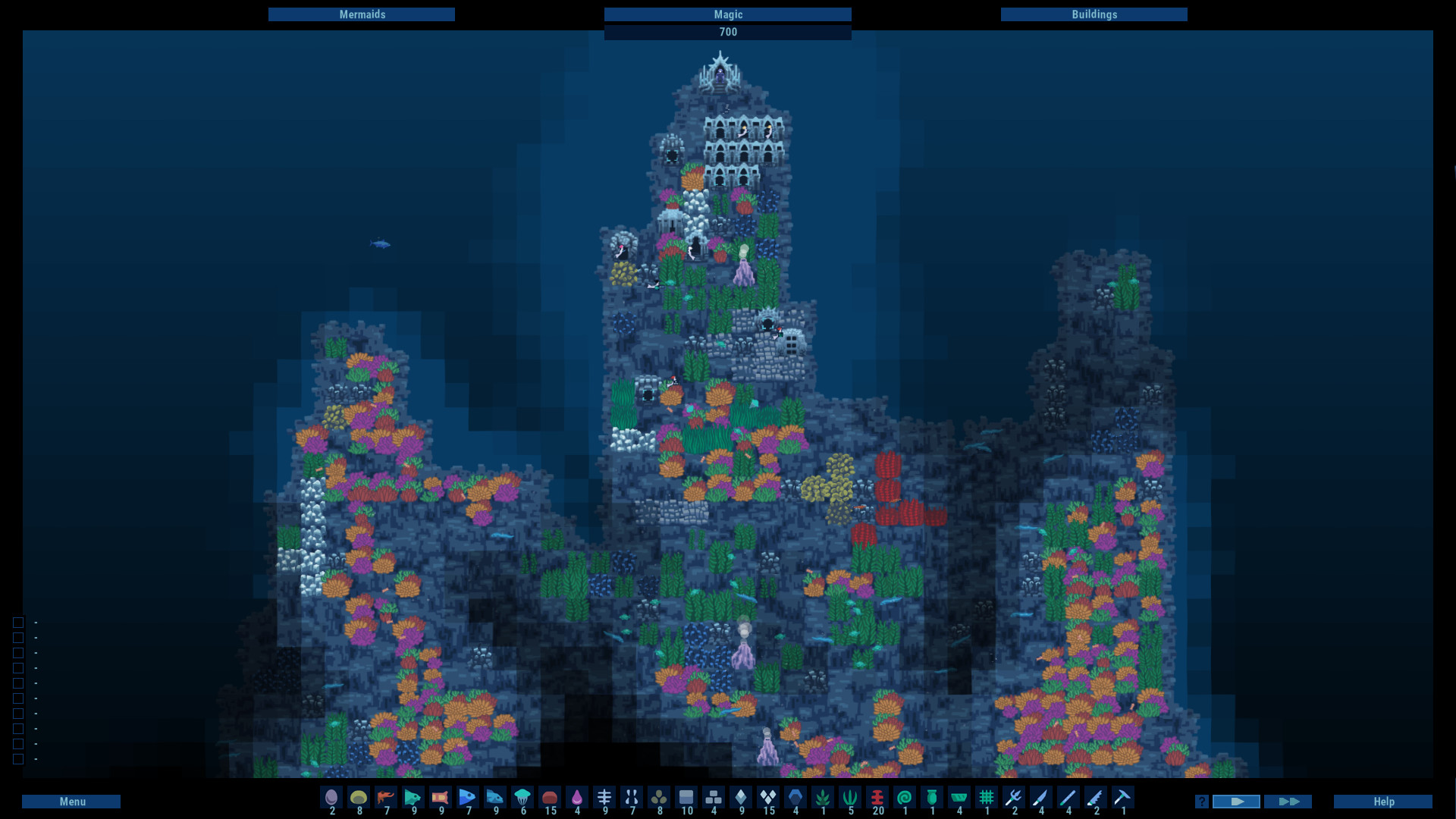Click the egg icon in the bottom toolbar
The image size is (1456, 819).
(x=331, y=798)
